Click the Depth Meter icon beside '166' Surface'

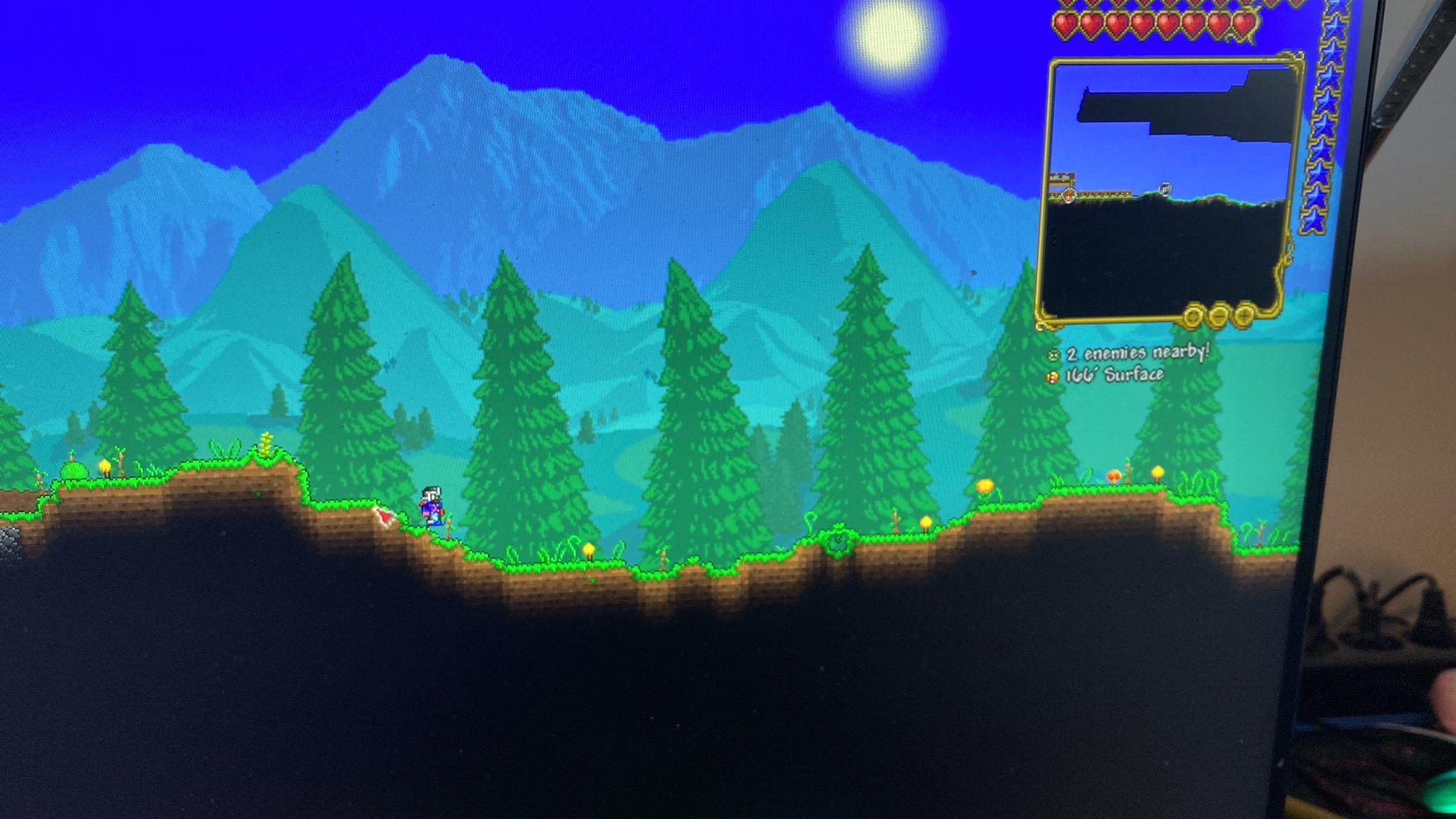point(1052,377)
